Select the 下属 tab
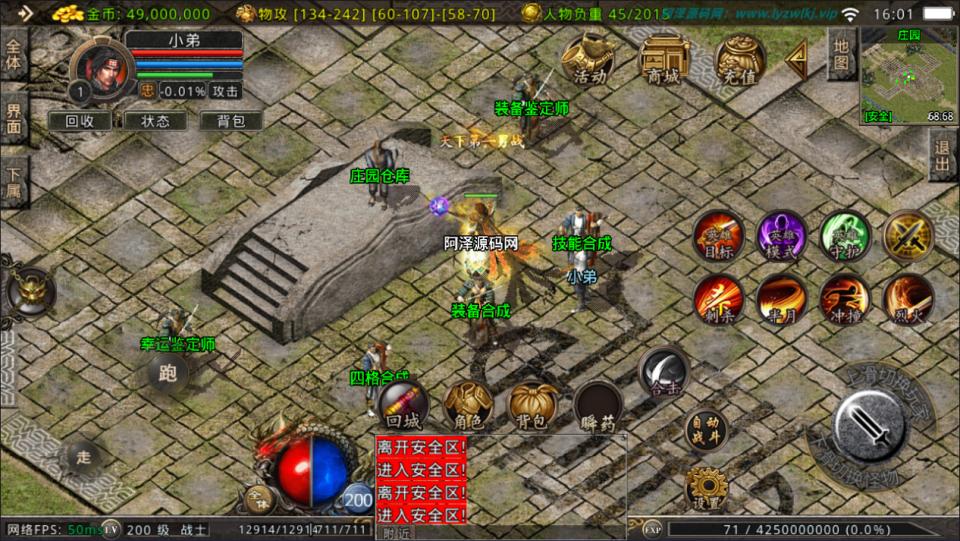Viewport: 960px width, 541px height. [x=14, y=182]
